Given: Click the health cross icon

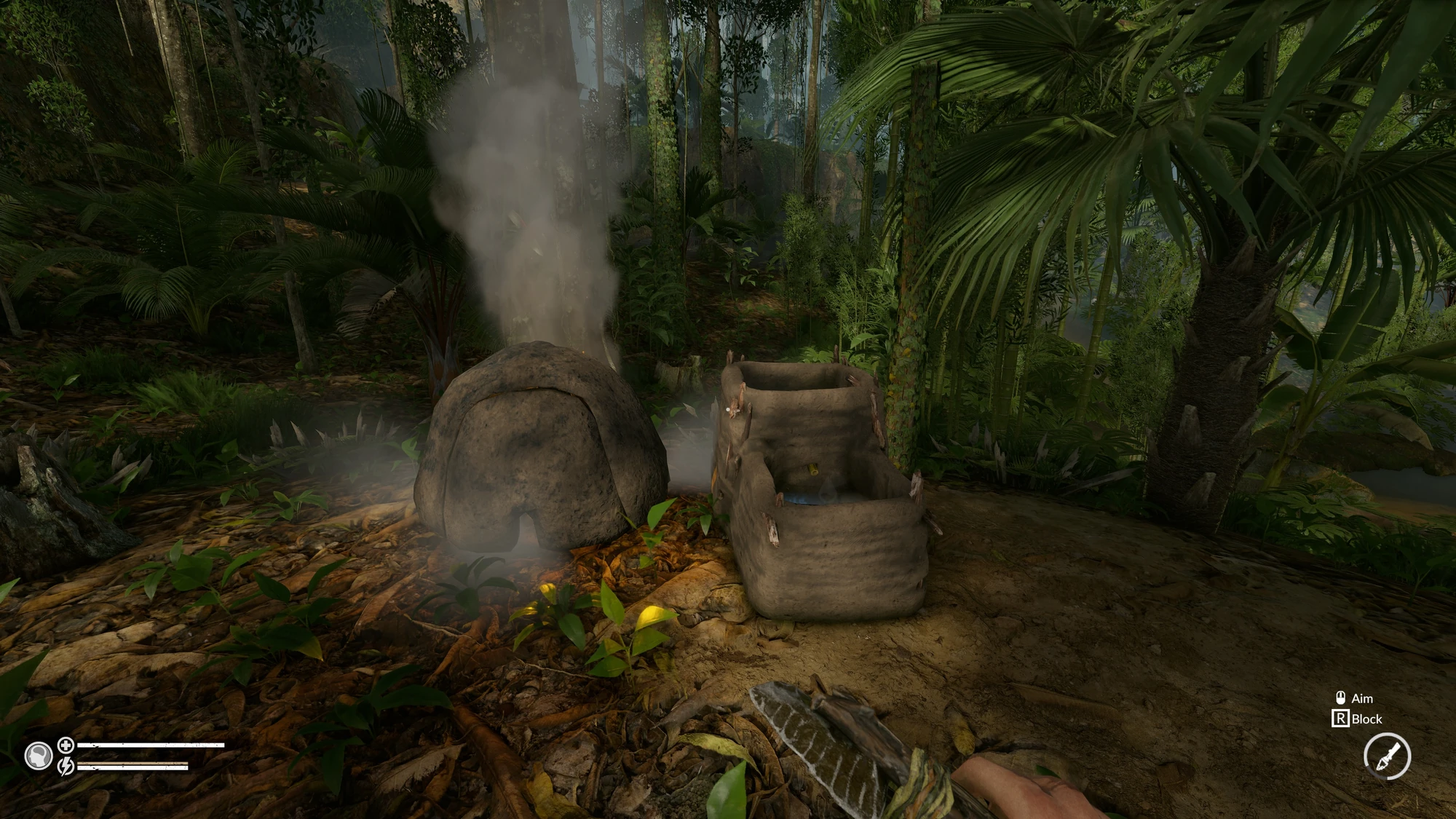Looking at the screenshot, I should [65, 745].
